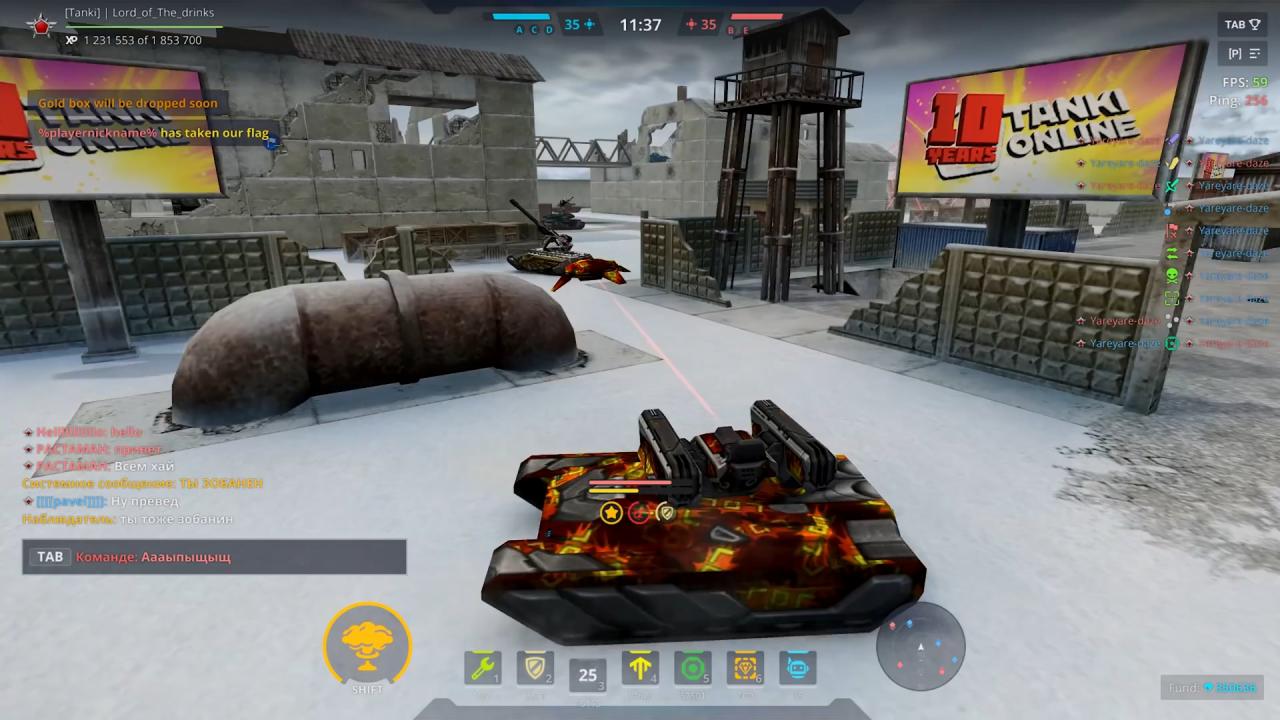Image resolution: width=1280 pixels, height=720 pixels.
Task: Activate the blue drone robot icon
Action: coord(797,668)
